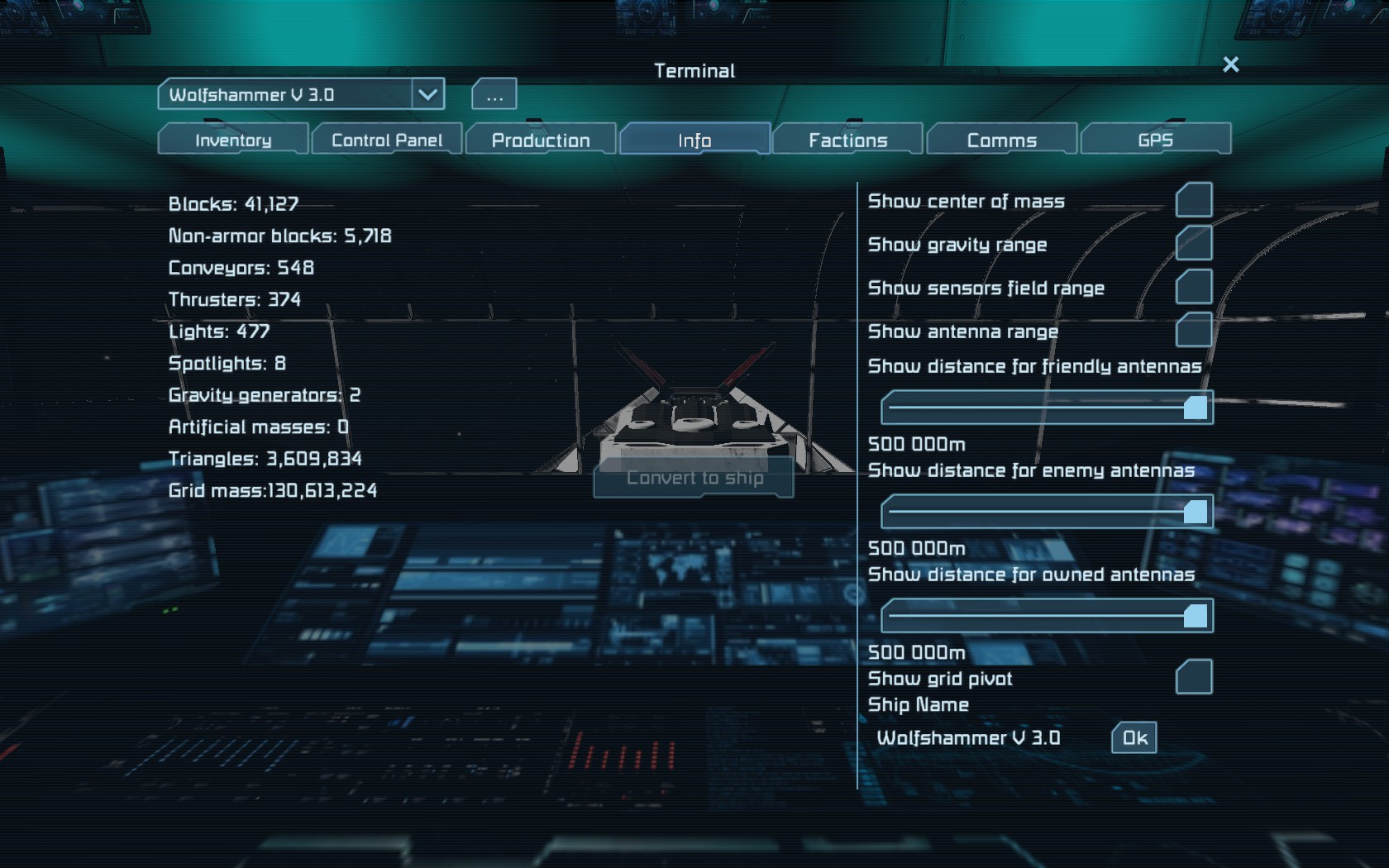Show the Factions tab
1389x868 pixels.
[x=848, y=140]
